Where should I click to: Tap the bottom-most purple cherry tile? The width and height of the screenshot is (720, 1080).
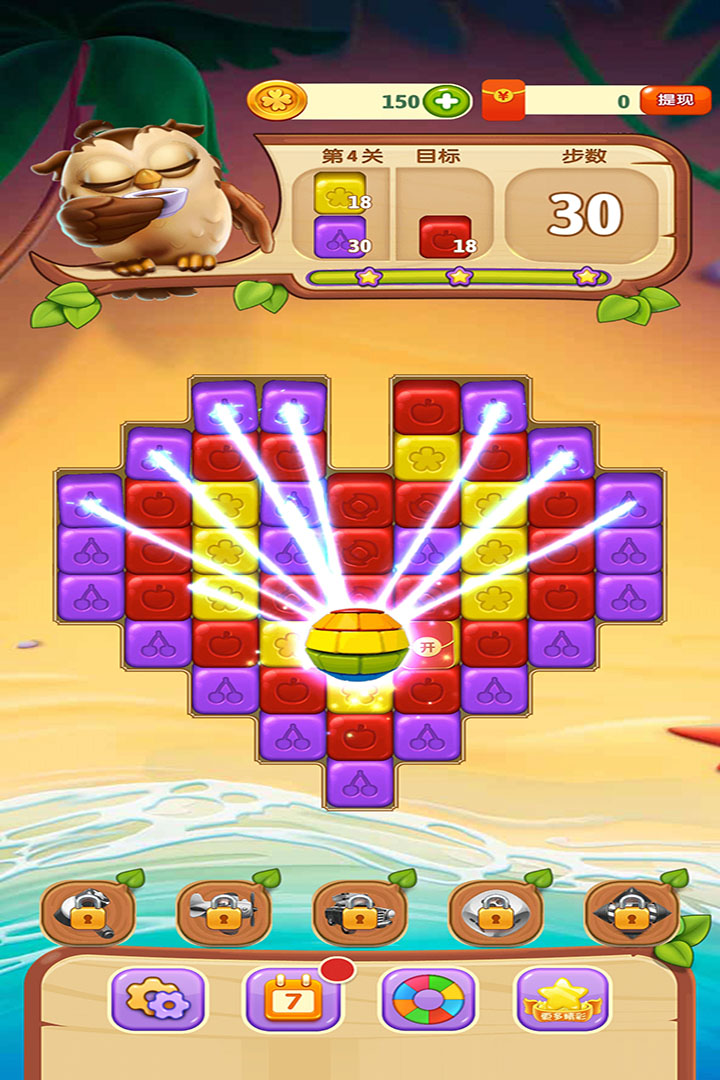click(360, 782)
